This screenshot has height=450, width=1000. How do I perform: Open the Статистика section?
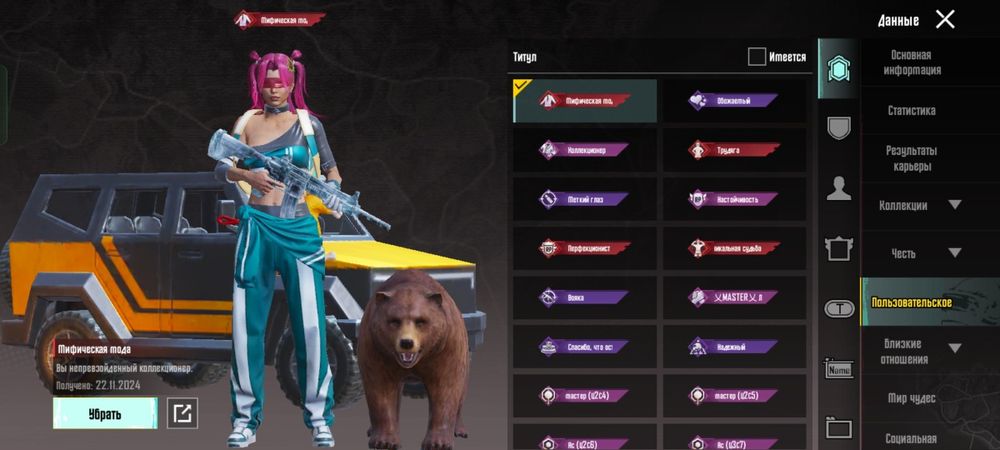point(911,111)
